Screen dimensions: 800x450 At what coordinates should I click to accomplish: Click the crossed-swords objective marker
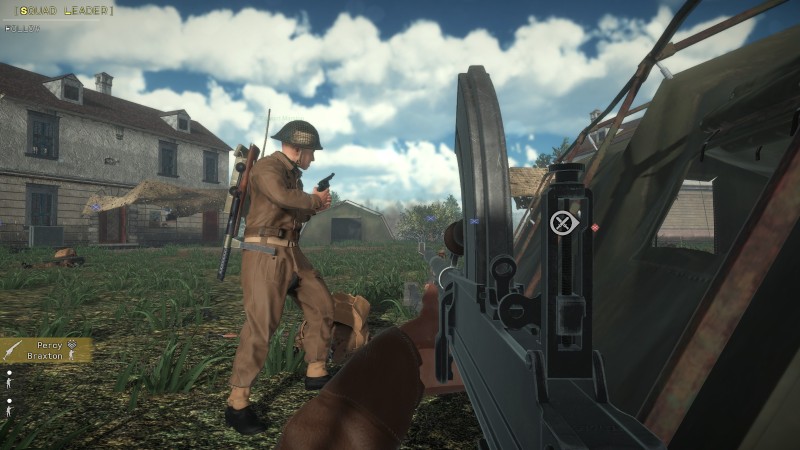point(563,223)
